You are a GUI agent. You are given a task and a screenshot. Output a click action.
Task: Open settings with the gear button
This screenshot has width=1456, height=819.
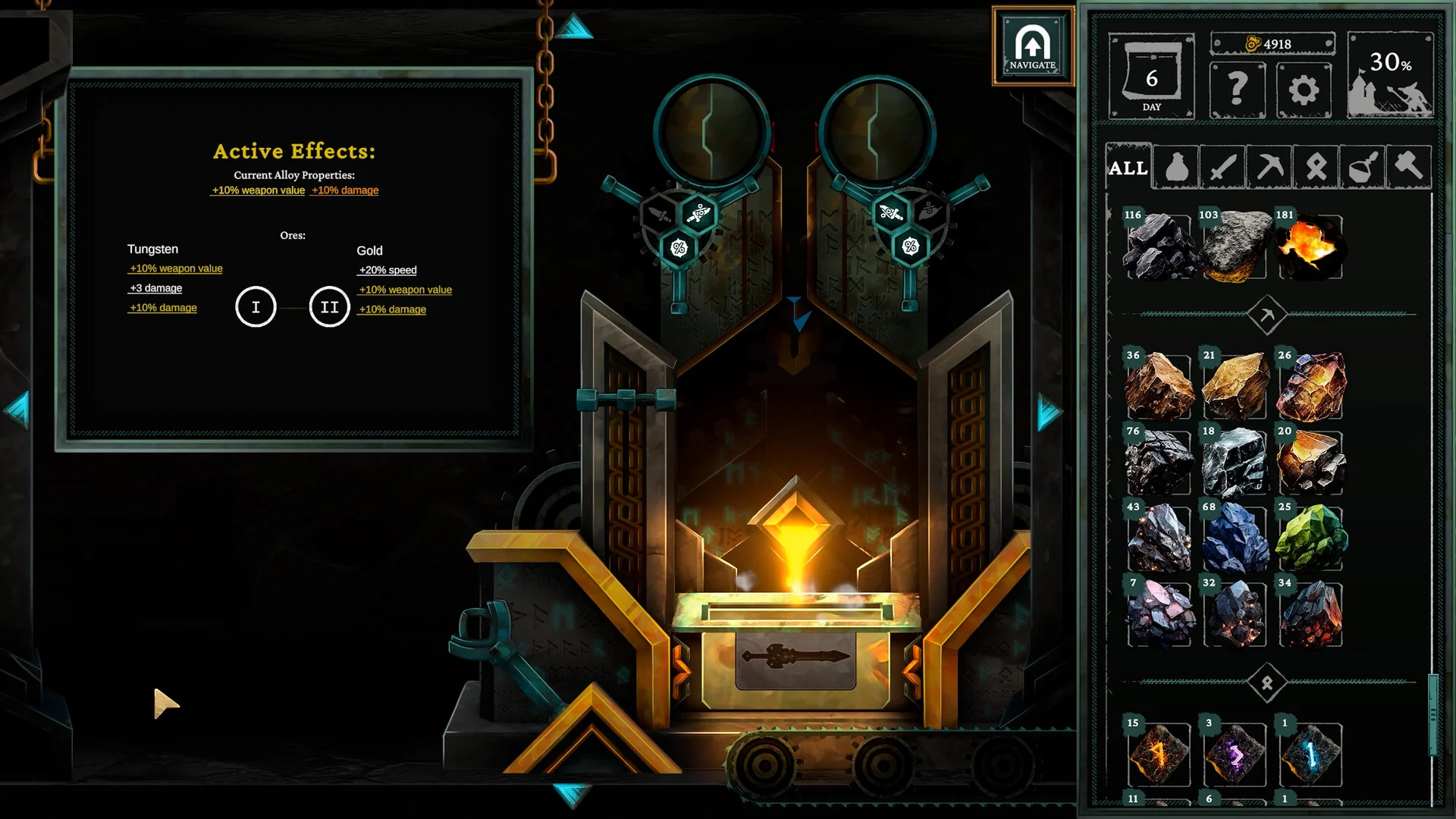pyautogui.click(x=1304, y=90)
